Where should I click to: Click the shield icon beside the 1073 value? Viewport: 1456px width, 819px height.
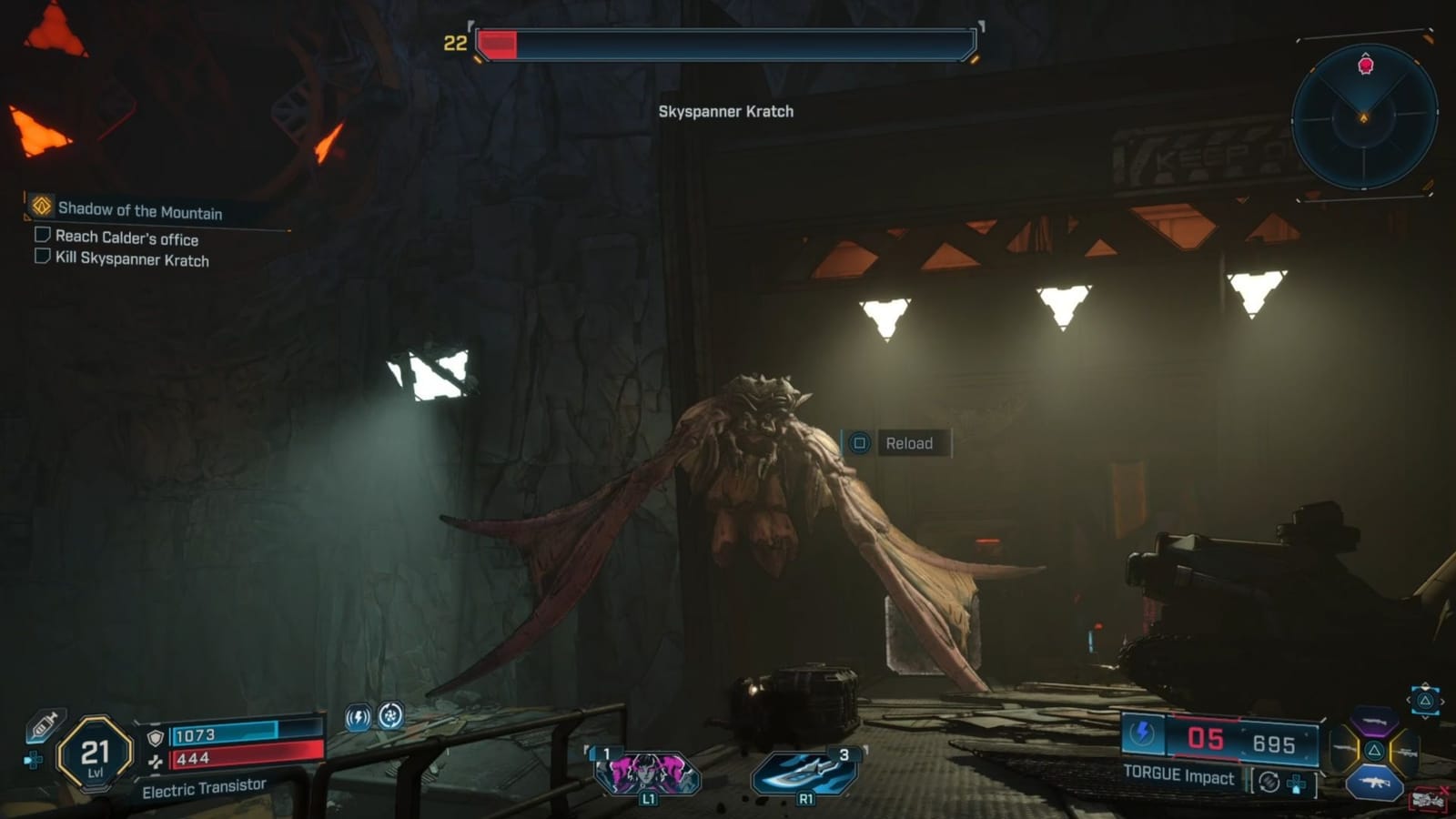coord(154,737)
